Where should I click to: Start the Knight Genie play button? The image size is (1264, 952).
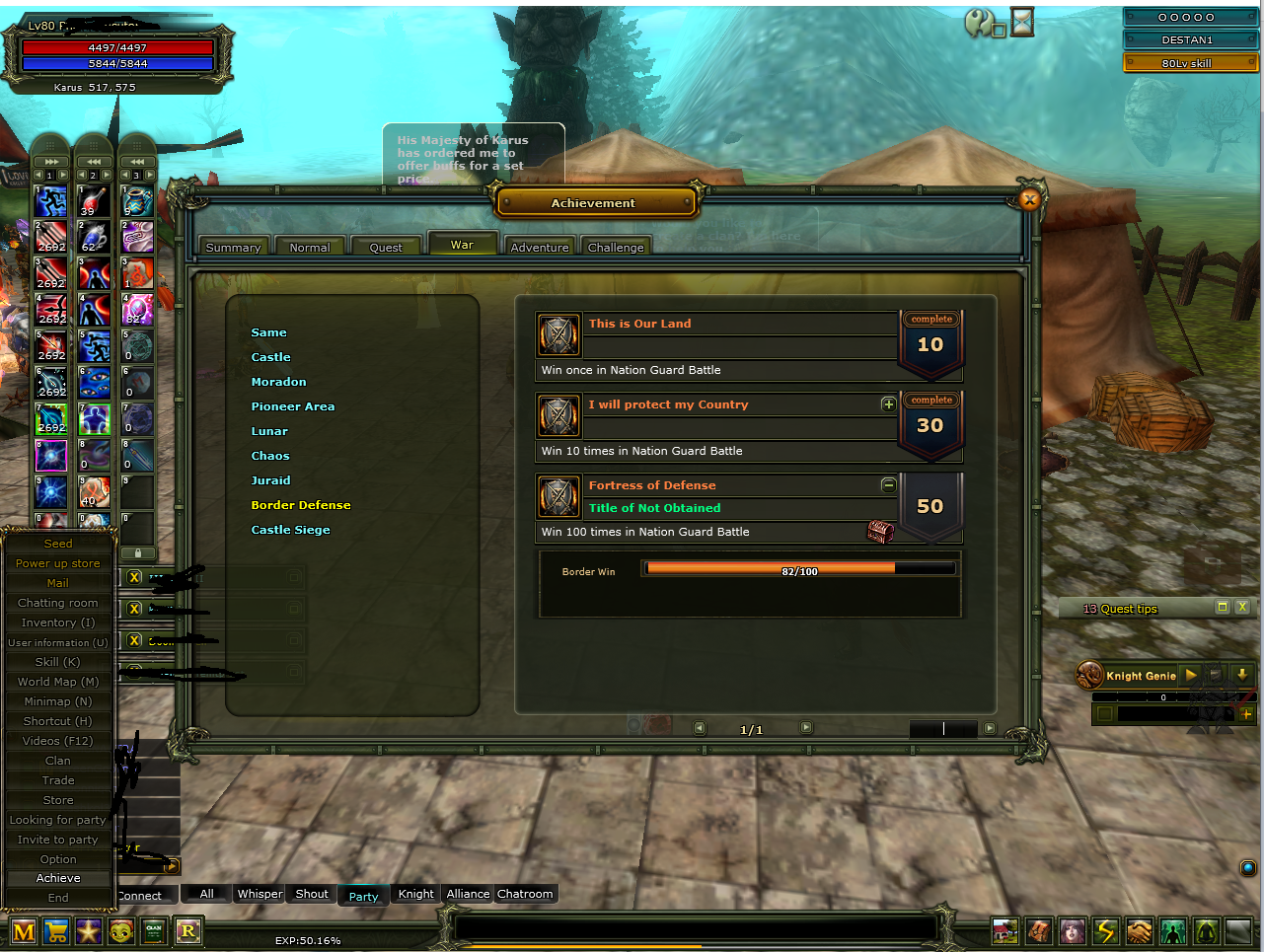[1191, 675]
